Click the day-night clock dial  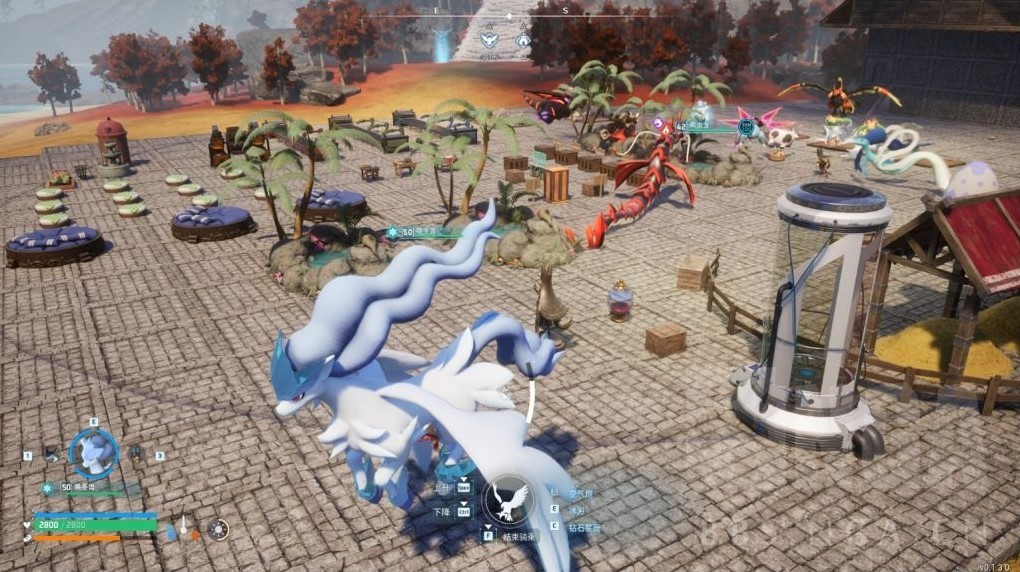[219, 530]
